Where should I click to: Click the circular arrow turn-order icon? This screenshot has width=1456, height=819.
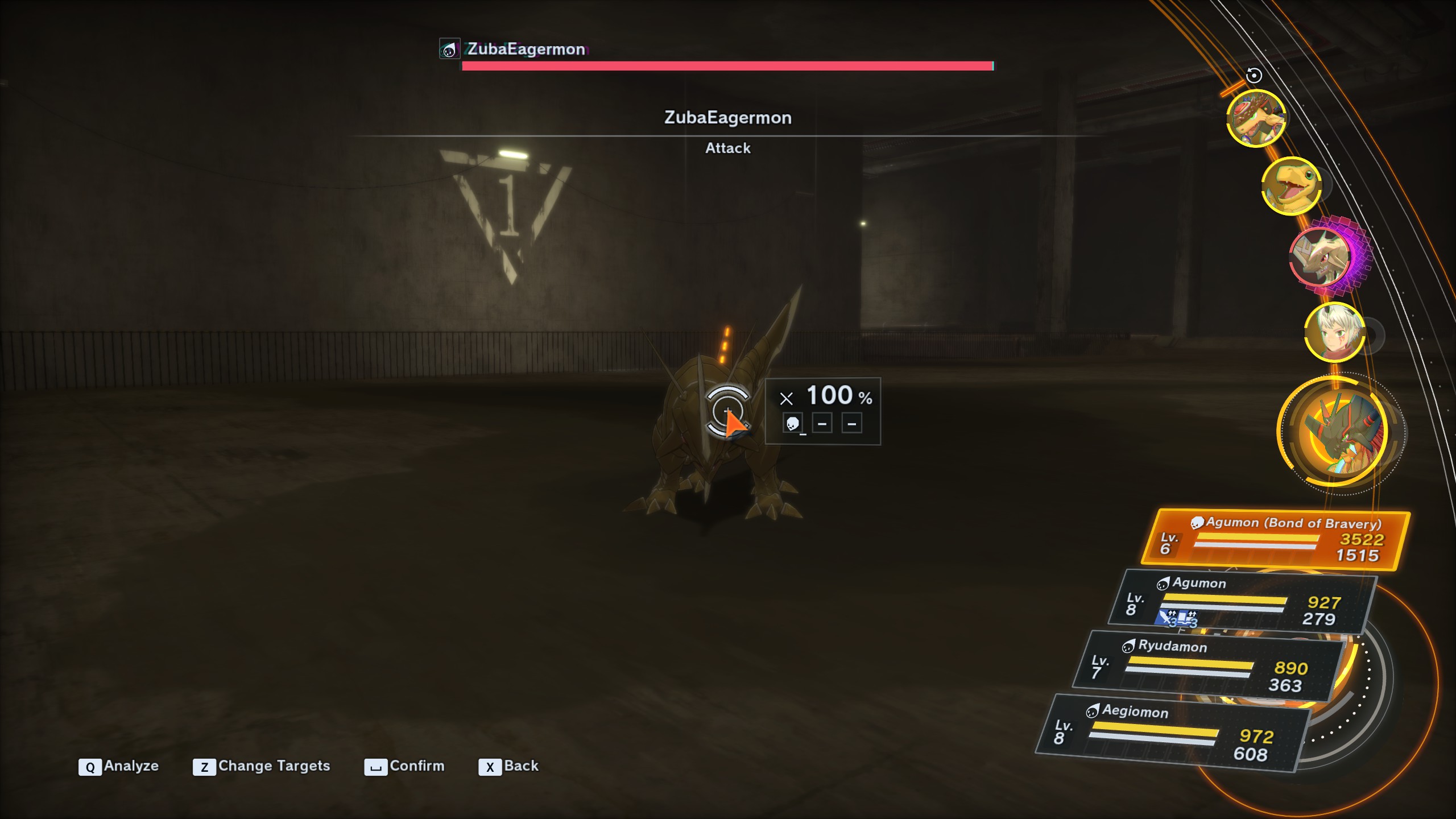tap(1254, 75)
